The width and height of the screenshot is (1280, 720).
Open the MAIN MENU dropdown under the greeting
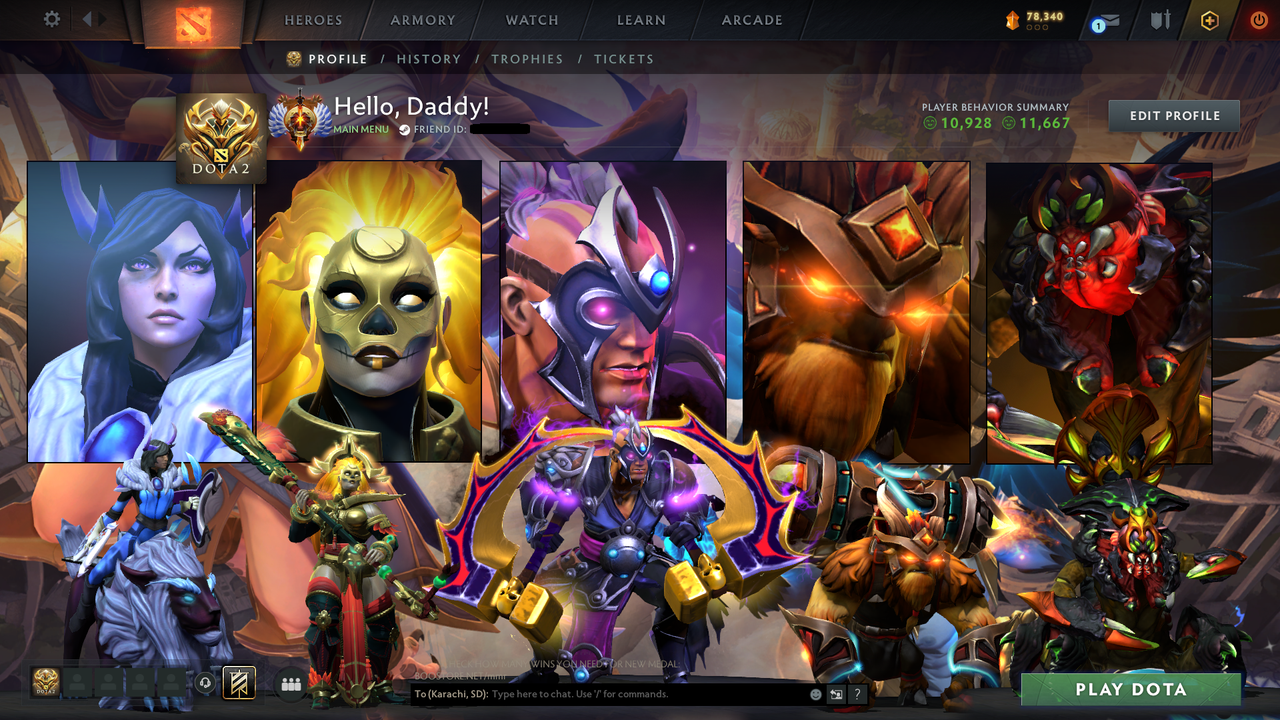(x=361, y=130)
